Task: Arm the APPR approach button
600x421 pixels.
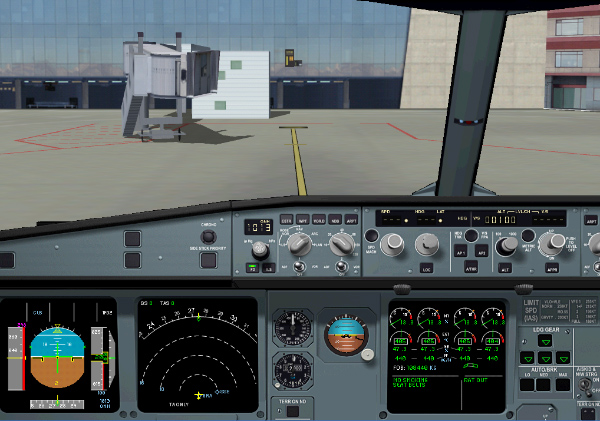Action: (x=552, y=270)
